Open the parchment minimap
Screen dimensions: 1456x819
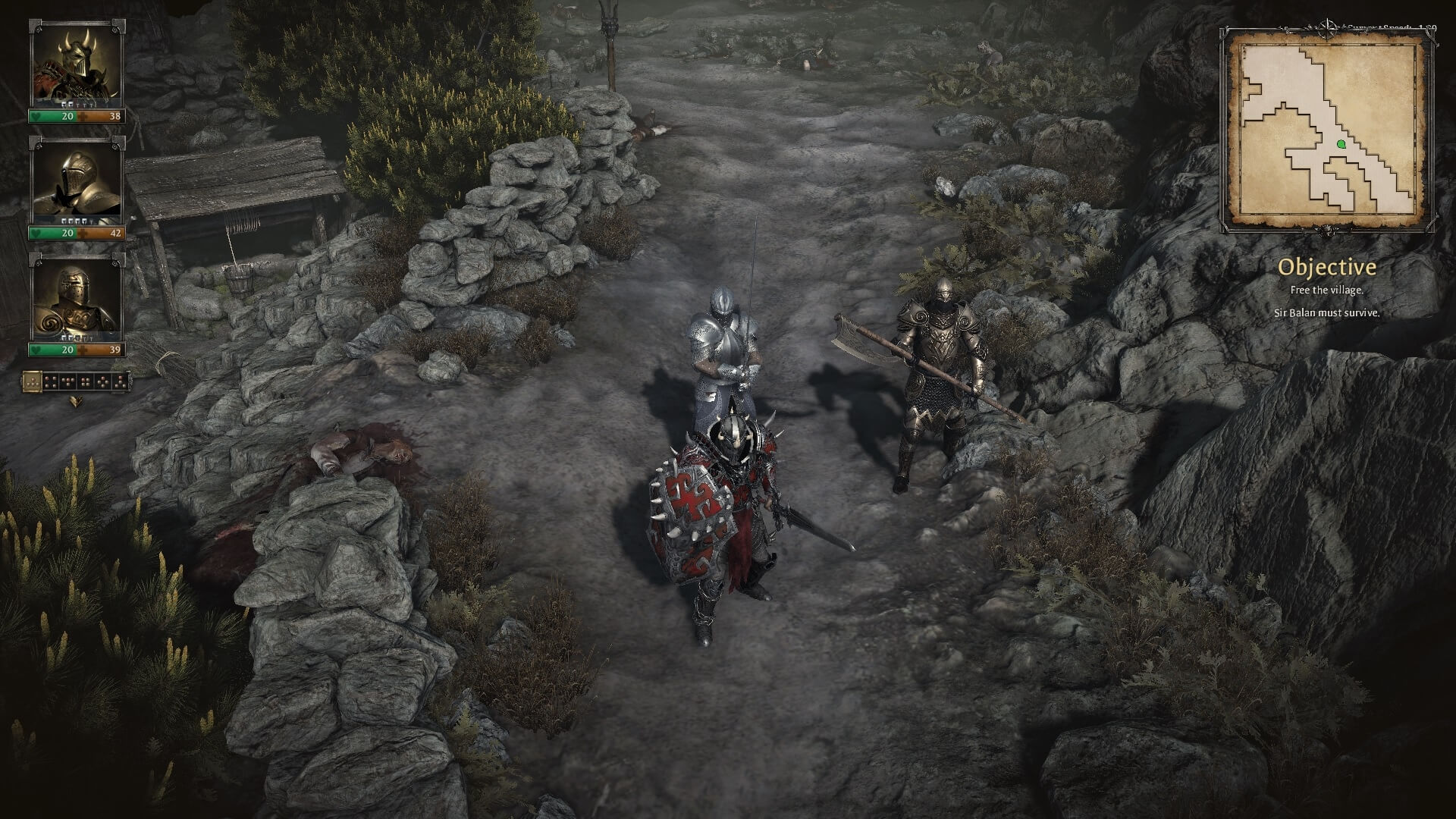(1326, 127)
